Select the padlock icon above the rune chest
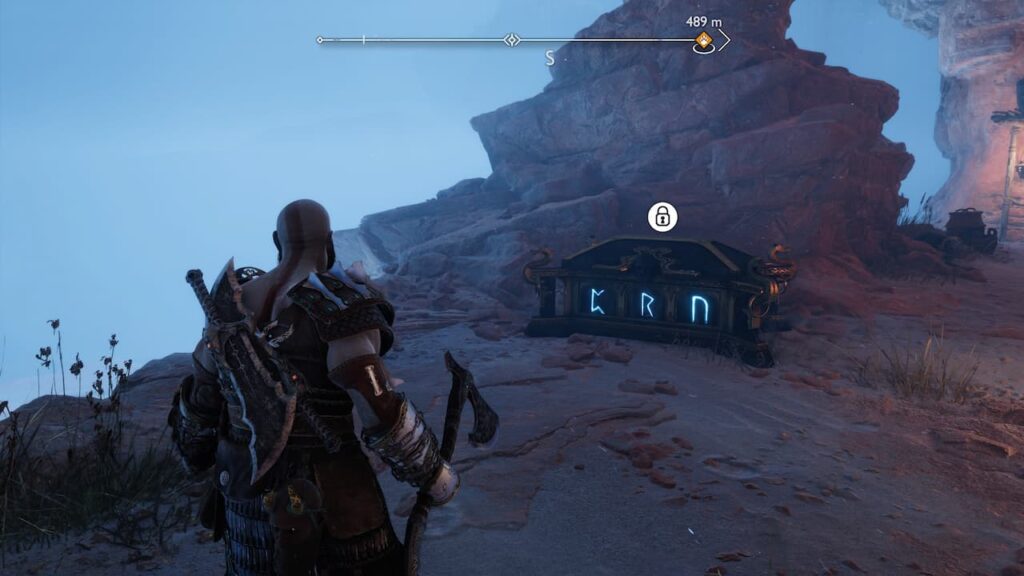The image size is (1024, 576). [662, 216]
